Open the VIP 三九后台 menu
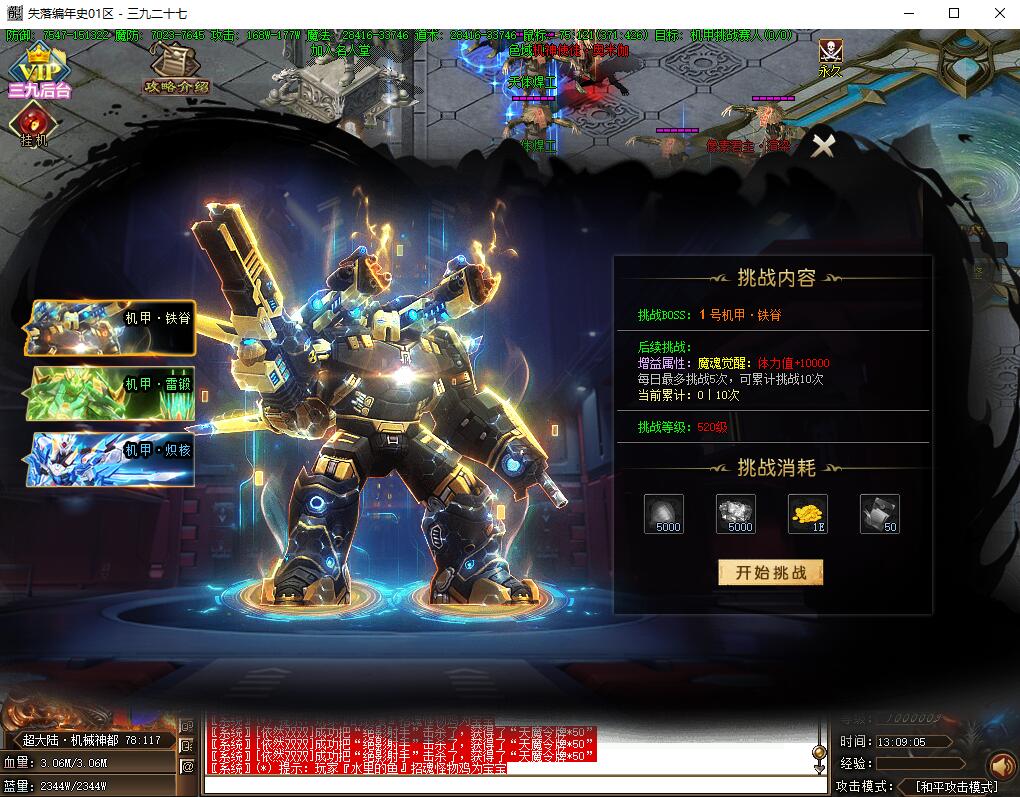 tap(38, 72)
